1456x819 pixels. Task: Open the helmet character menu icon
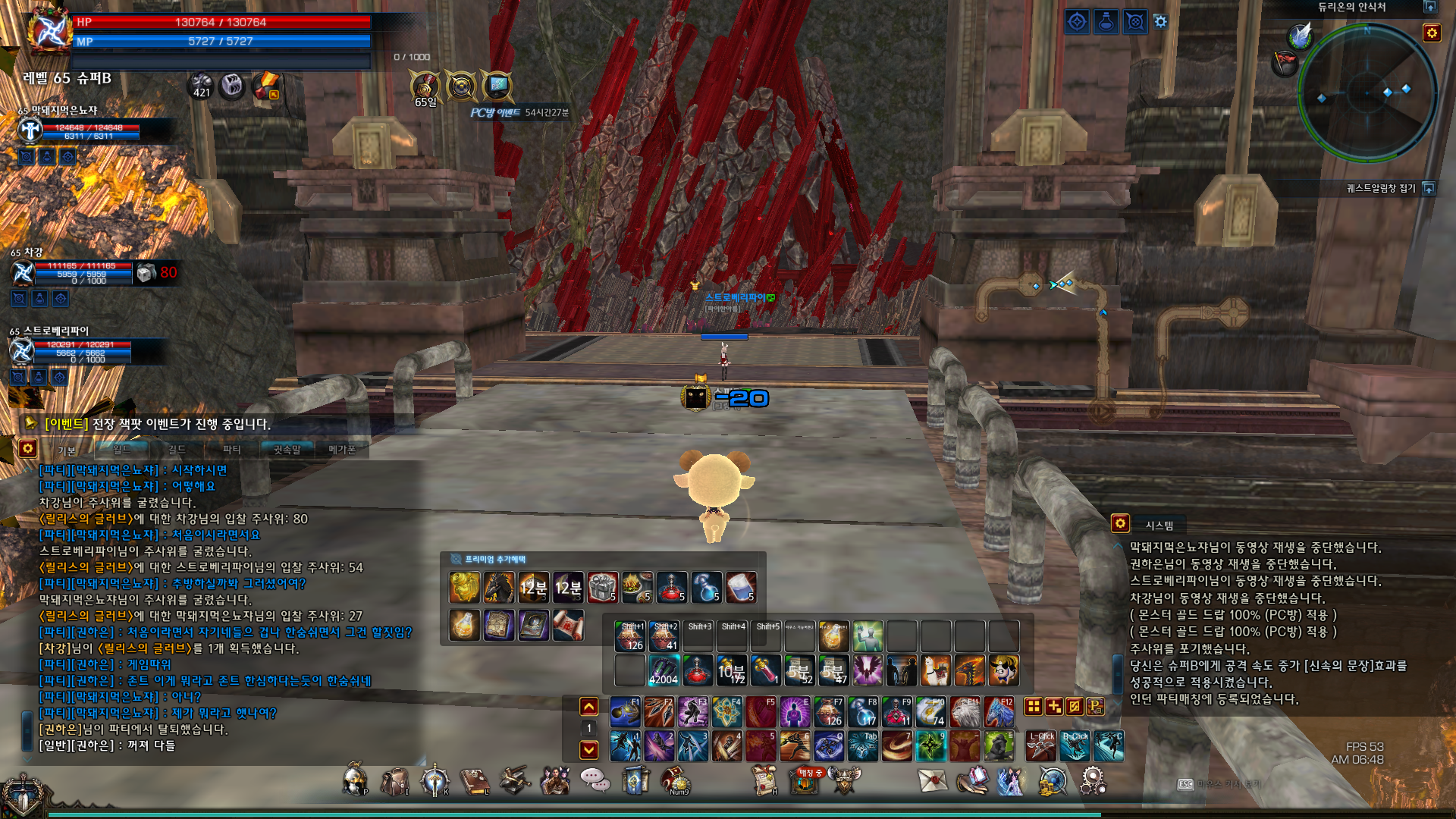coord(354,781)
